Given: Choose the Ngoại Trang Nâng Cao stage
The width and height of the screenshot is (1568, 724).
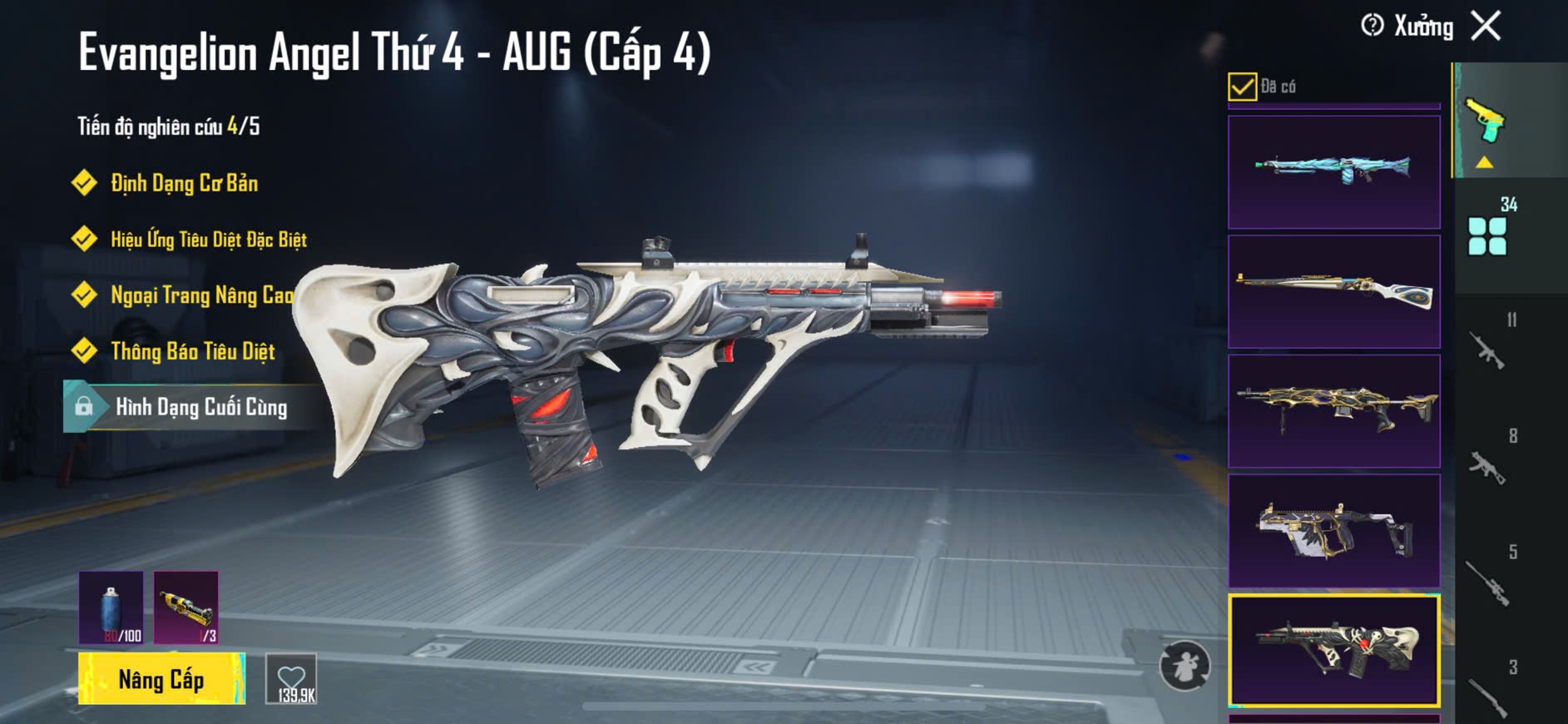Looking at the screenshot, I should tap(201, 295).
